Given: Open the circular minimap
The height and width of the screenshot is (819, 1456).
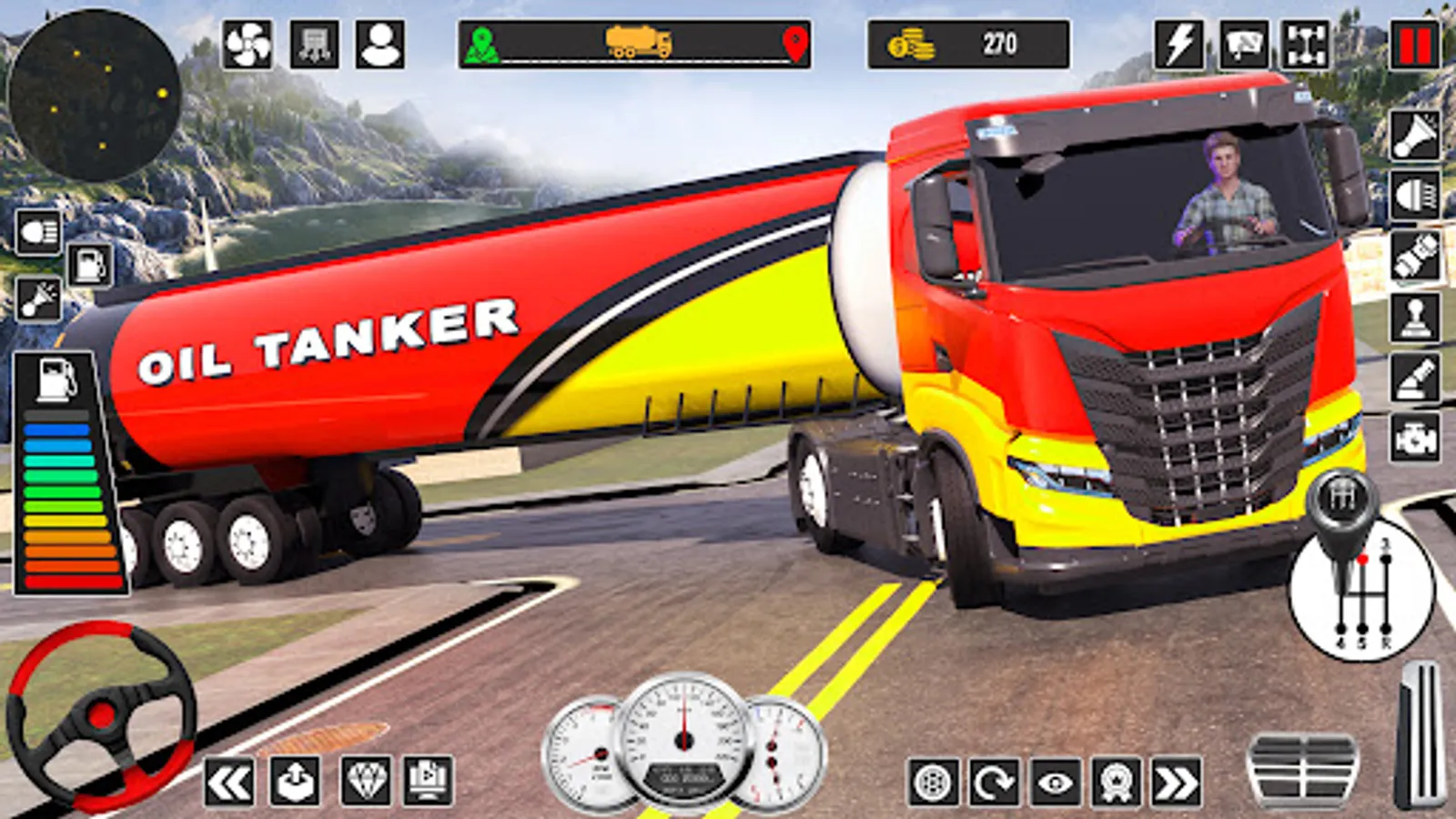Looking at the screenshot, I should click(94, 95).
